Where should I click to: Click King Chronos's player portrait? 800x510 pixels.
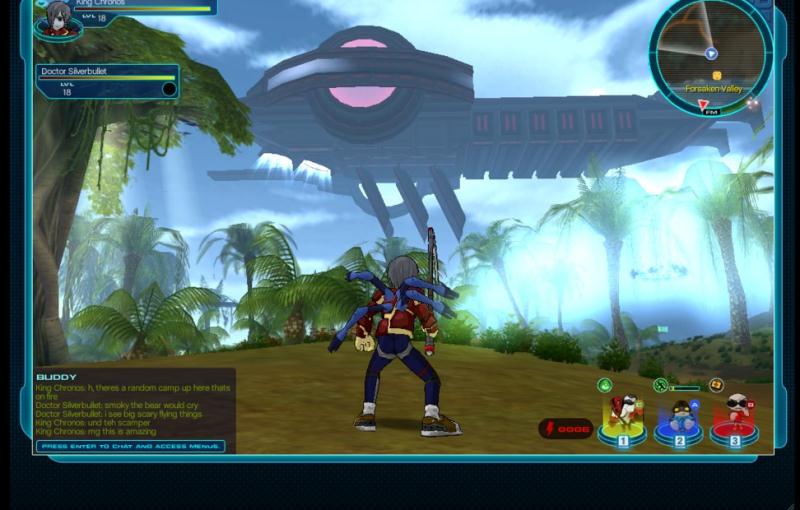[x=58, y=18]
